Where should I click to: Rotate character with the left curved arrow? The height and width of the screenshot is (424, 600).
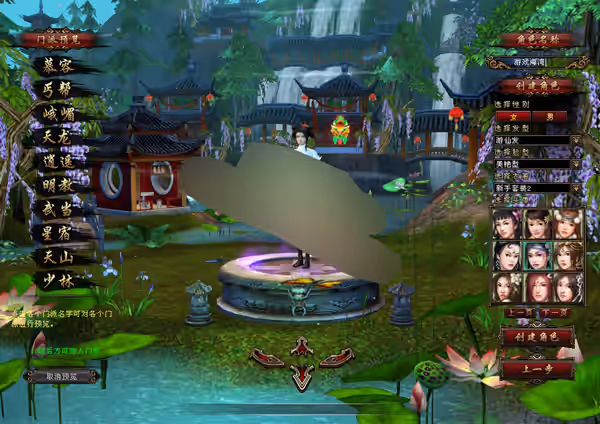tap(267, 357)
